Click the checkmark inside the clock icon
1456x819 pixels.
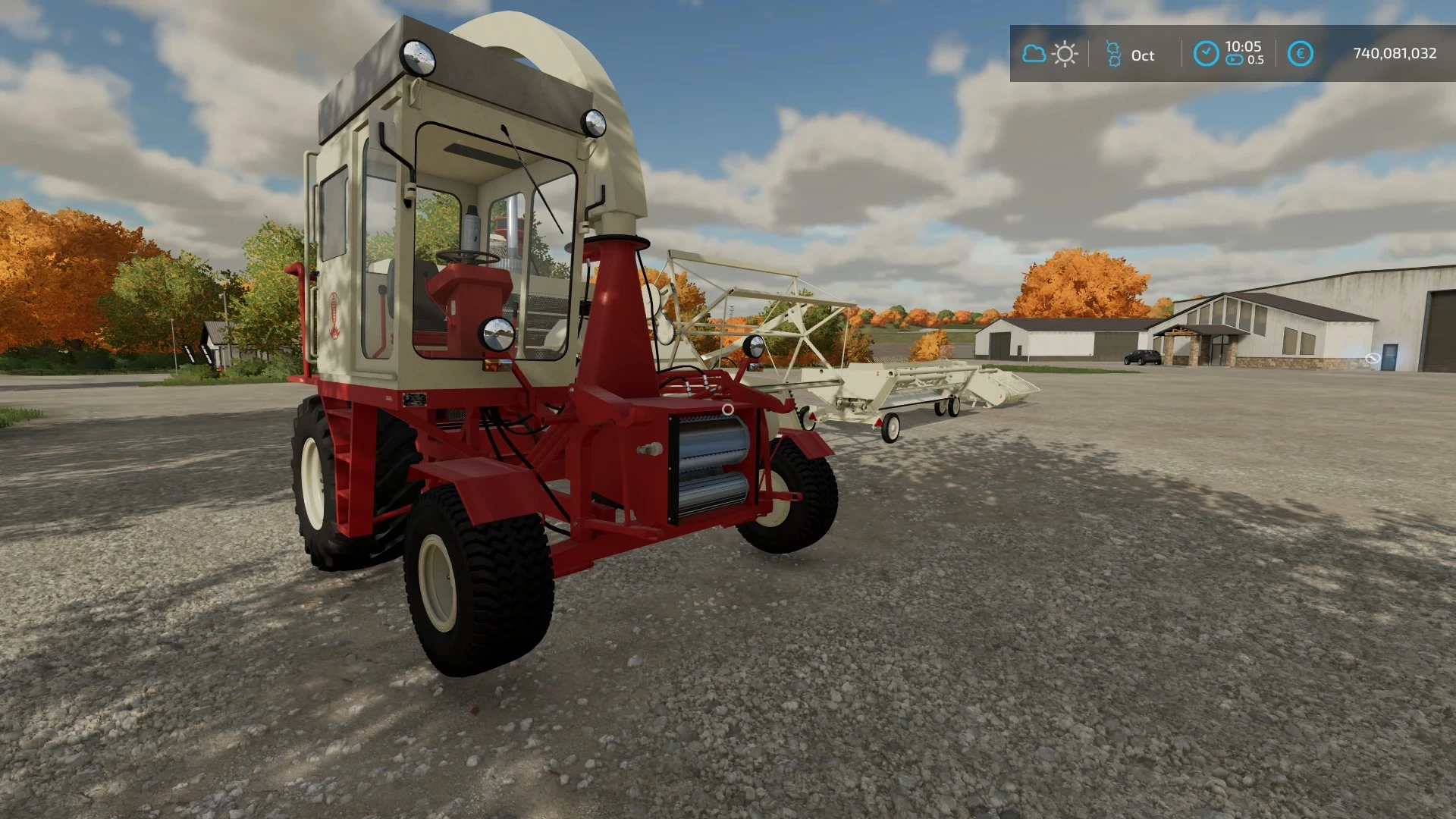click(1207, 51)
